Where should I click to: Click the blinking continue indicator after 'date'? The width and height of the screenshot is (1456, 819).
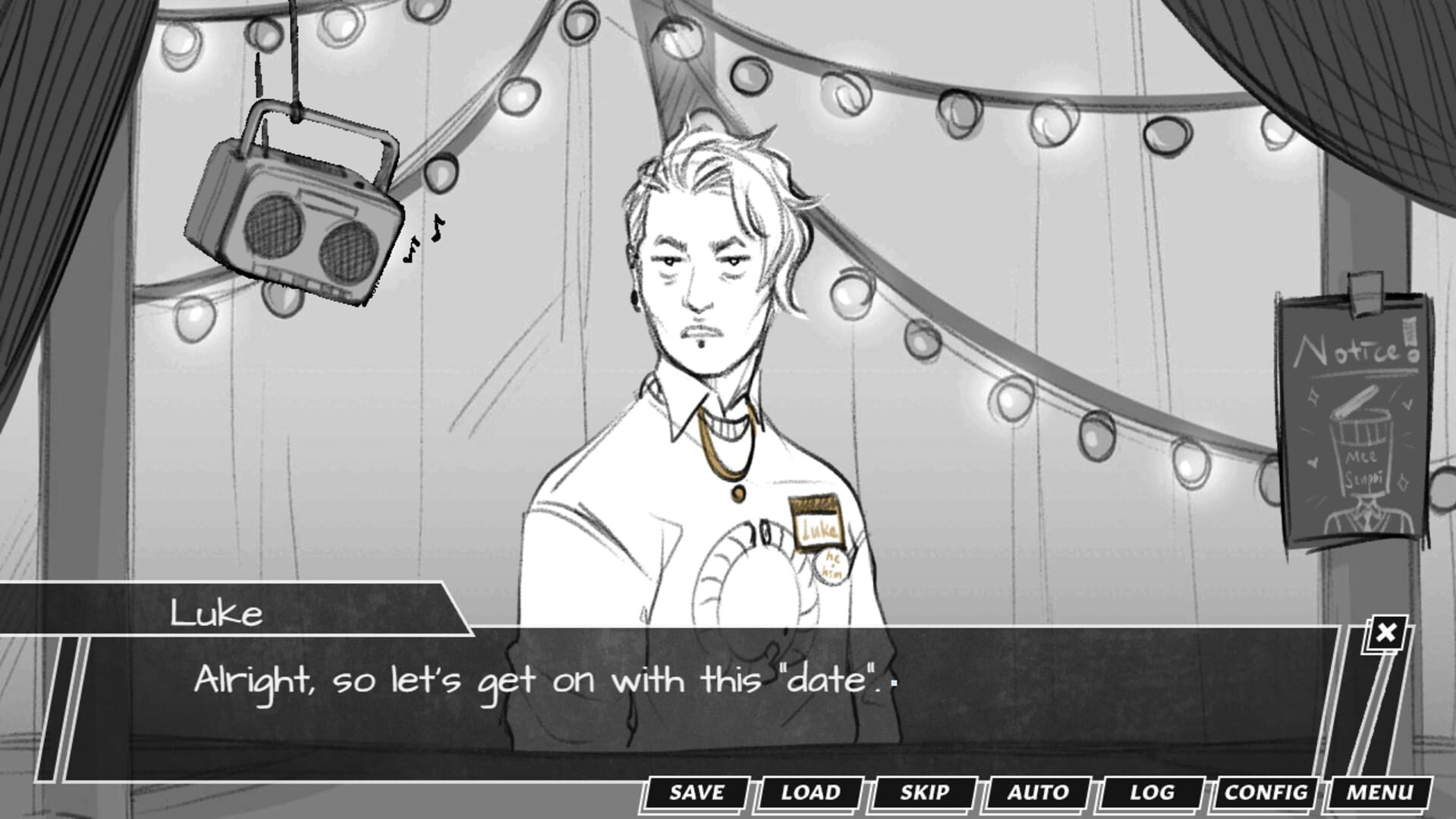coord(895,682)
